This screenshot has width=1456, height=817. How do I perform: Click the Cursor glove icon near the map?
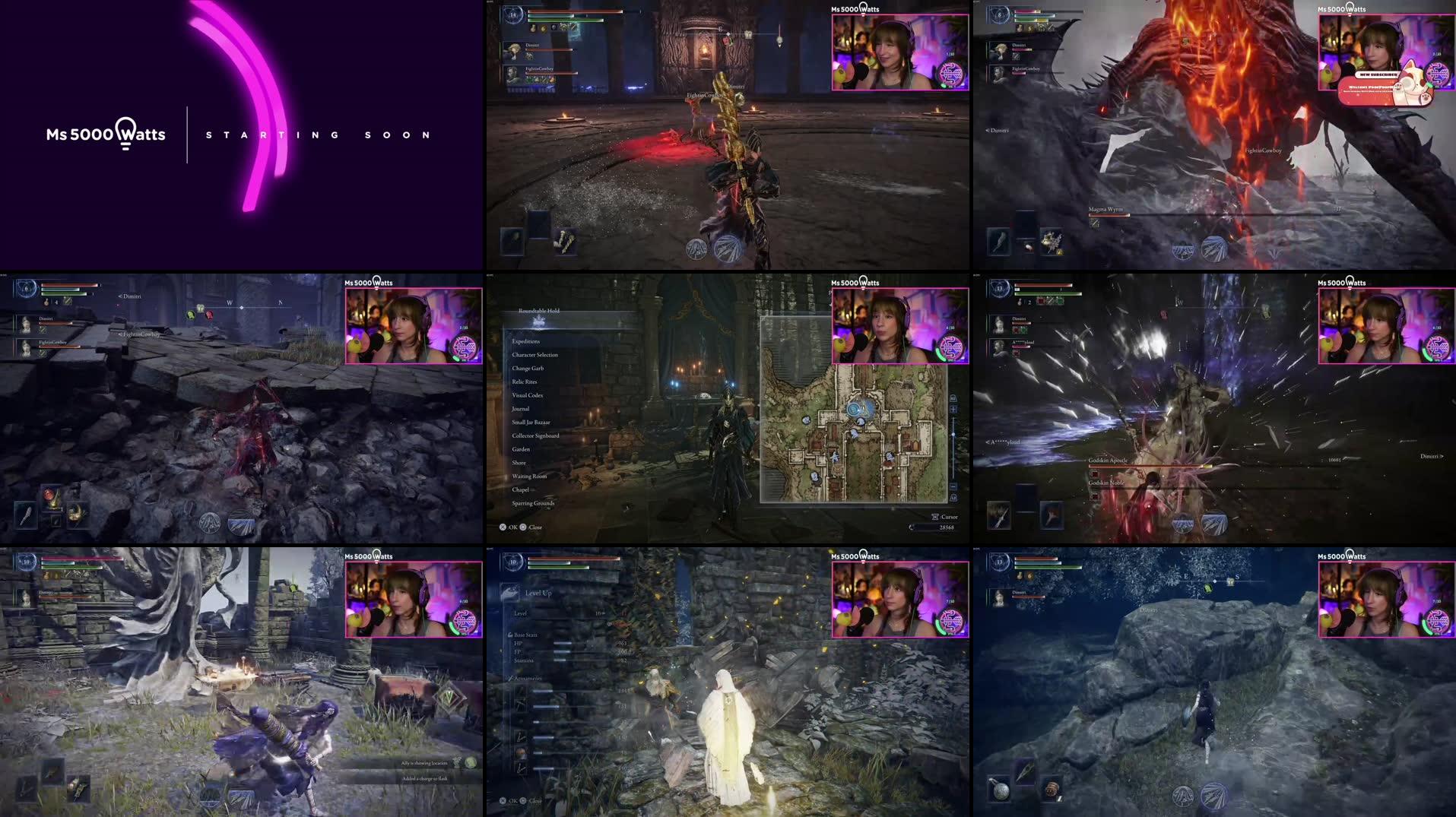(934, 517)
